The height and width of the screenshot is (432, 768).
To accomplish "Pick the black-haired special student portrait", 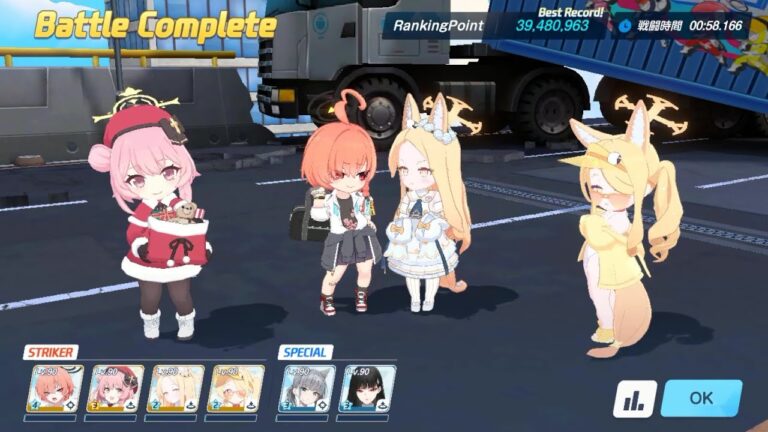I will pyautogui.click(x=366, y=388).
